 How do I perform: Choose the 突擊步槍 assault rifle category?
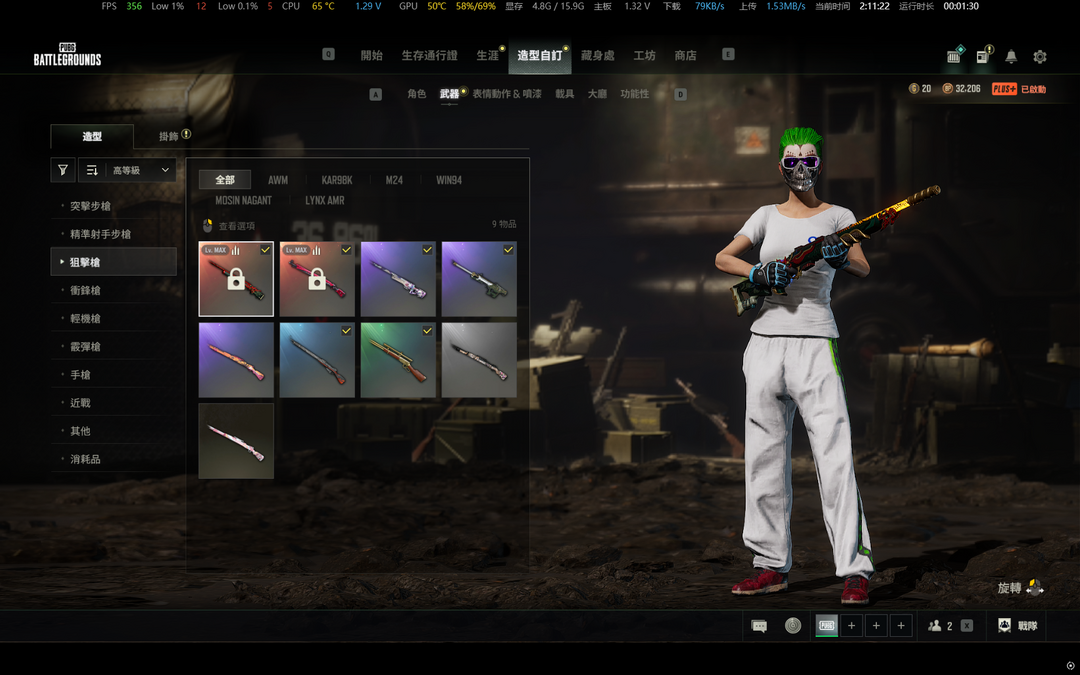tap(90, 206)
